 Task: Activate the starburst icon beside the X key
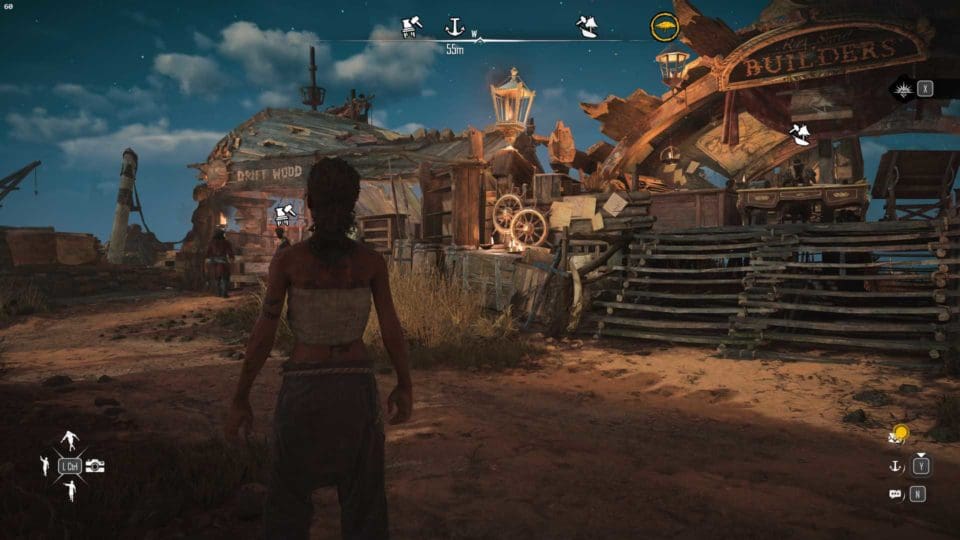[x=903, y=88]
